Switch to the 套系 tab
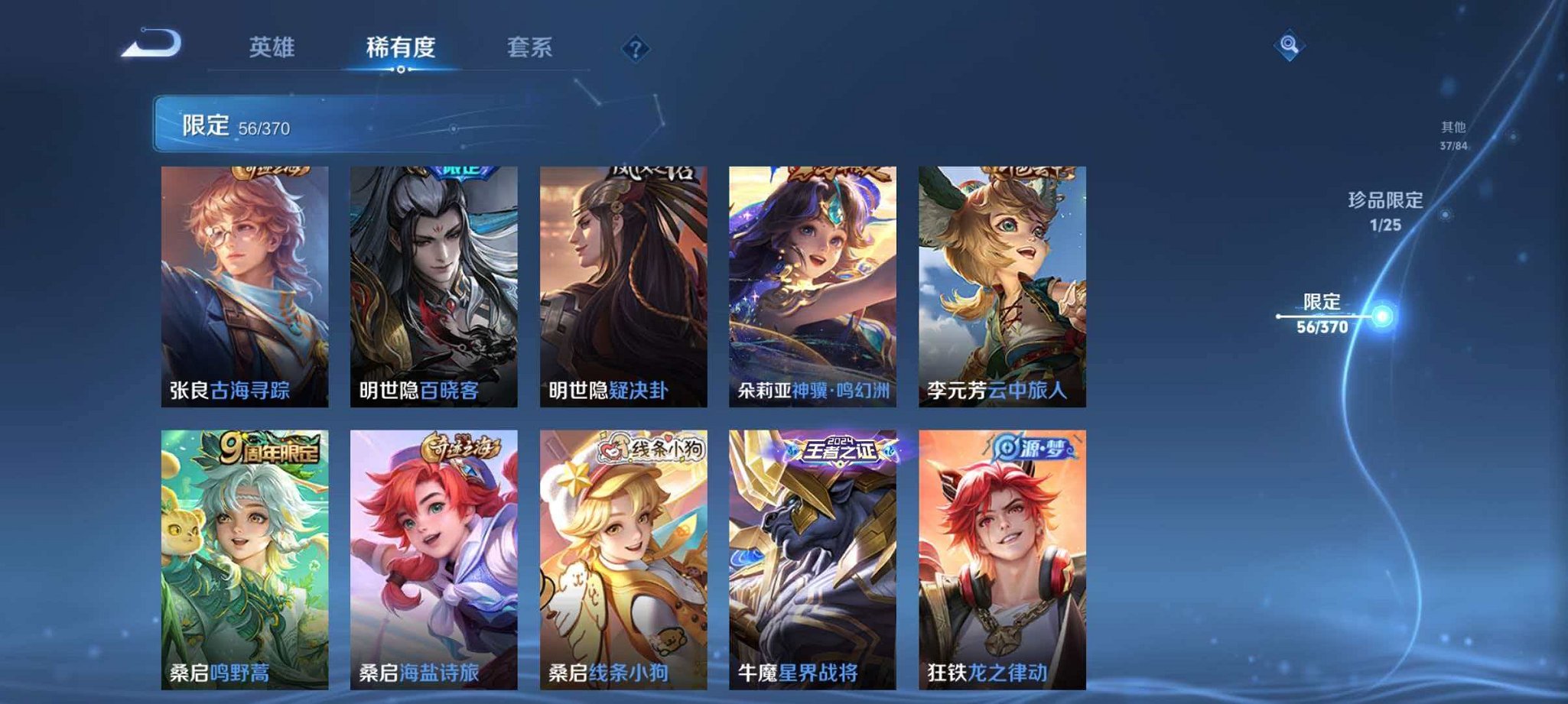This screenshot has width=1568, height=704. 529,47
